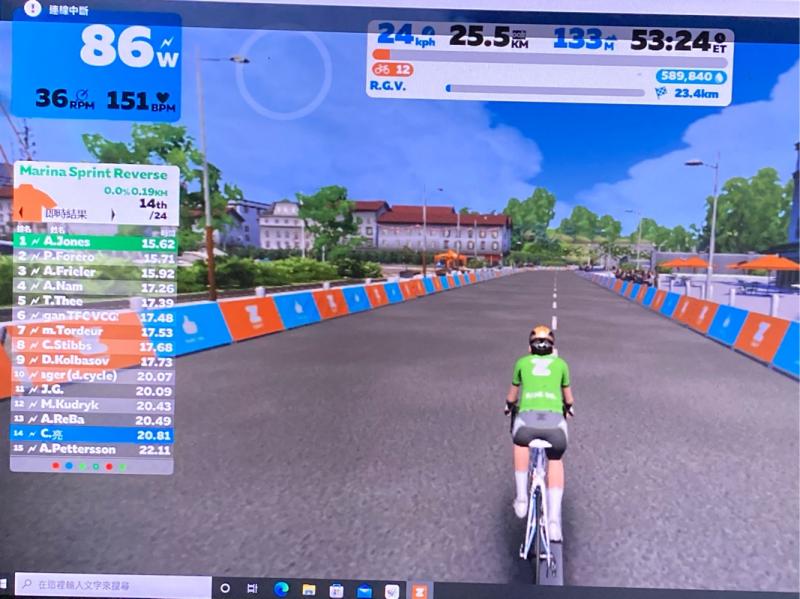This screenshot has height=599, width=800.
Task: Show the previous leaderboard view with left arrow
Action: click(x=22, y=214)
